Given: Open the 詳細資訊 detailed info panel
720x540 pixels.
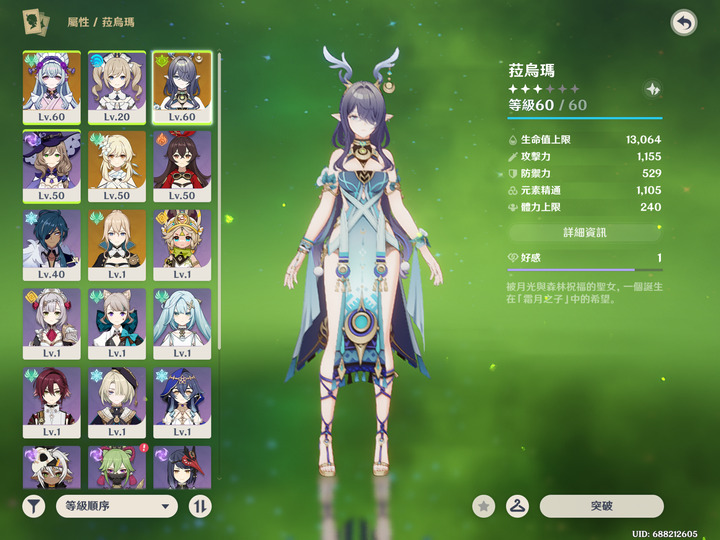Looking at the screenshot, I should 584,232.
